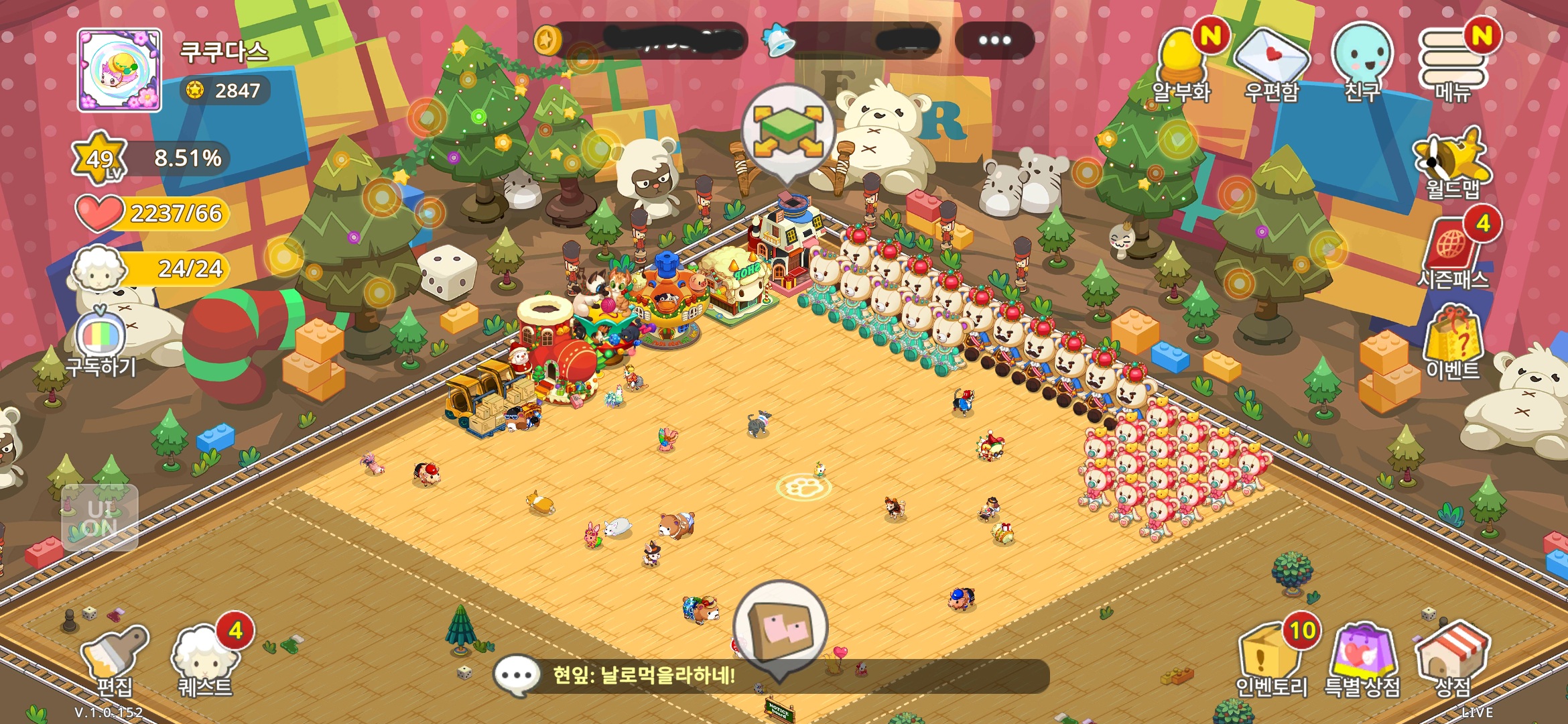This screenshot has height=724, width=1568.
Task: Open the 친구 friends list
Action: [1362, 62]
